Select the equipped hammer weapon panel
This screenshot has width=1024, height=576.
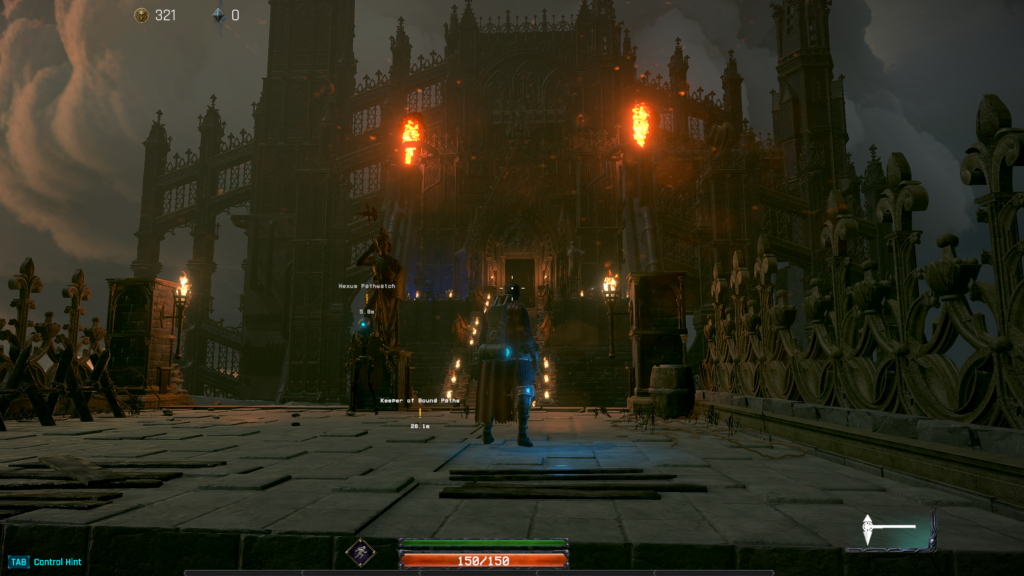click(x=890, y=529)
